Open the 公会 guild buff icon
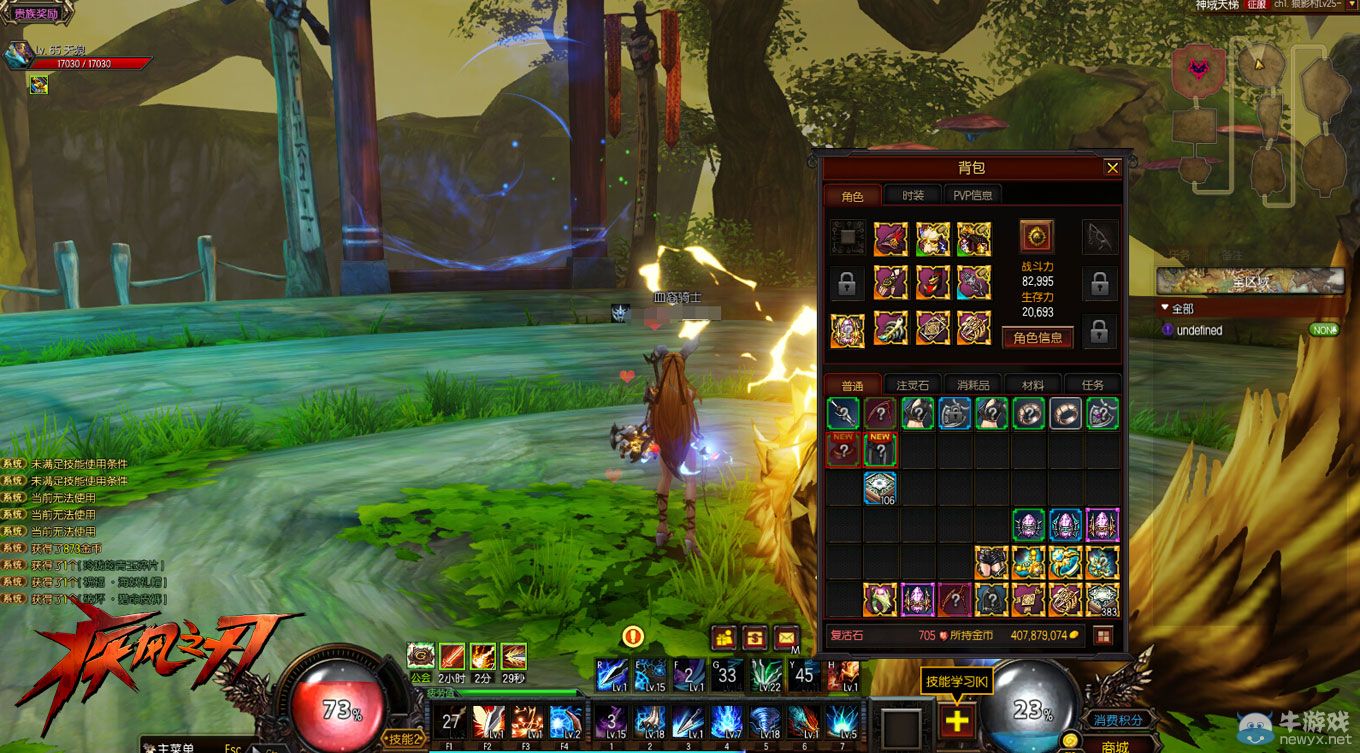The image size is (1360, 753). 421,656
